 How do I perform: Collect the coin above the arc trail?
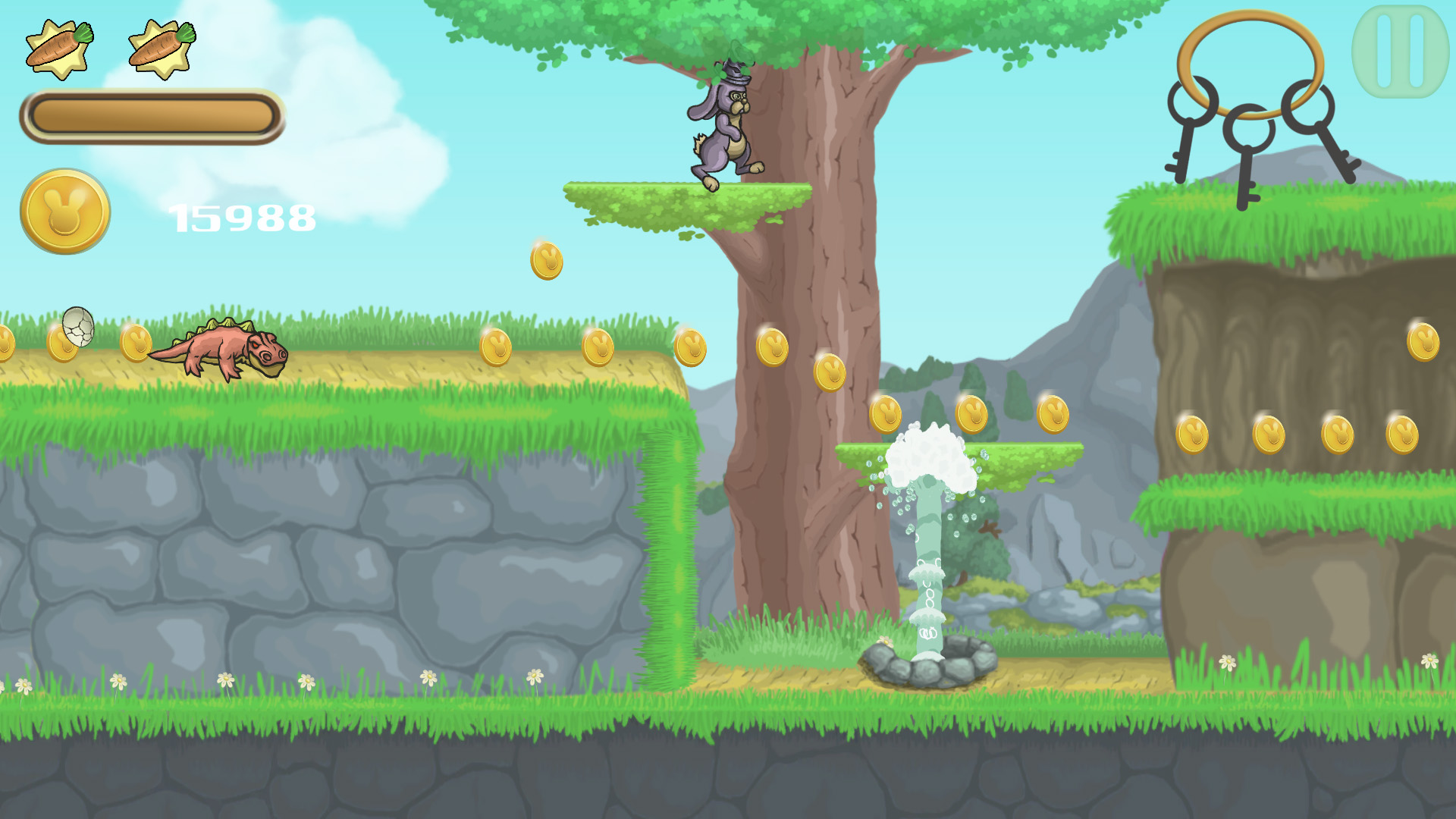pos(545,260)
